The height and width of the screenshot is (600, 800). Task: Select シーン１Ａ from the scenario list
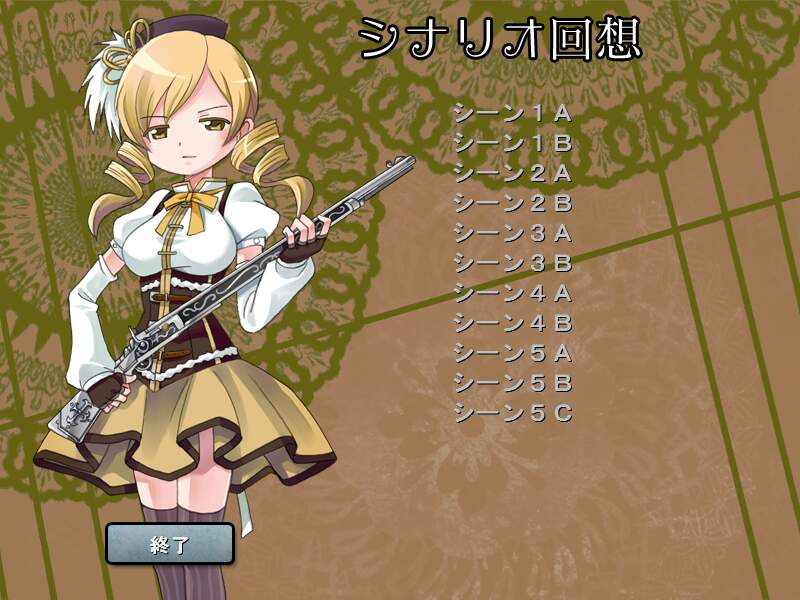[512, 112]
